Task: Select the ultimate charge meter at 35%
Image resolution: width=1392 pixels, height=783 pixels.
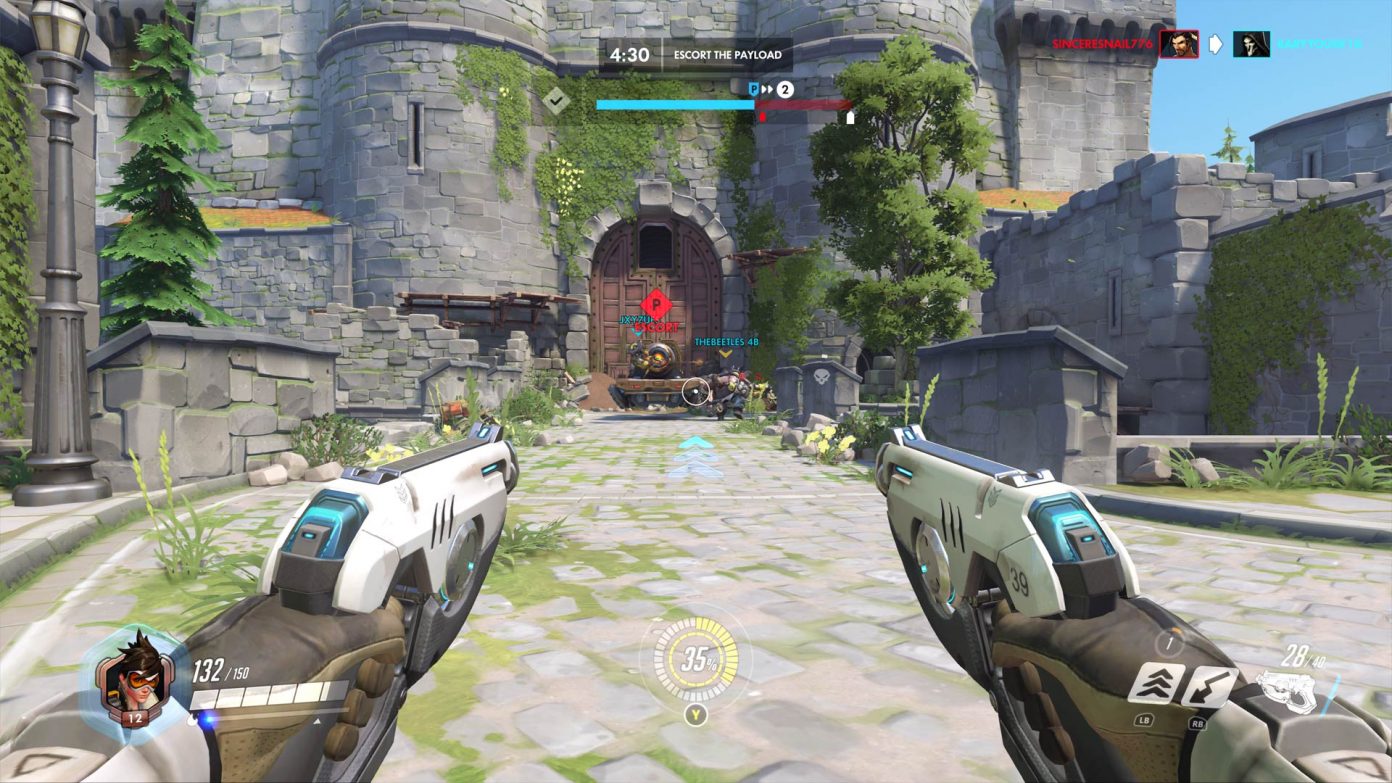Action: (x=695, y=660)
